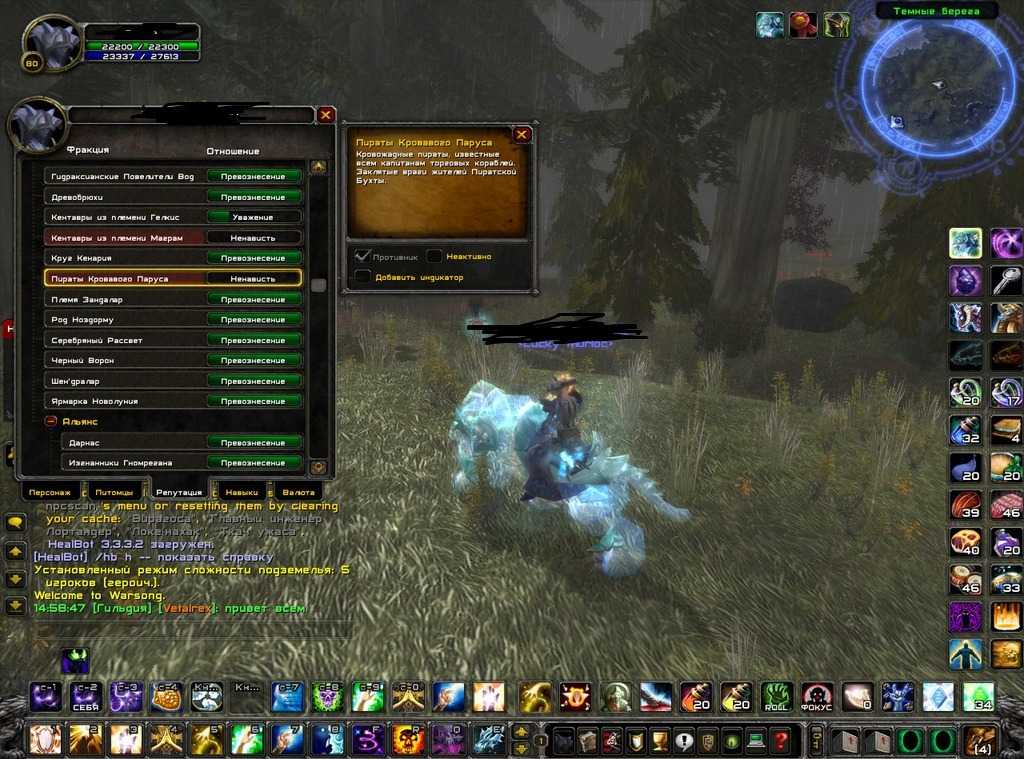1024x759 pixels.
Task: Use the ROLL macro button
Action: click(x=776, y=697)
